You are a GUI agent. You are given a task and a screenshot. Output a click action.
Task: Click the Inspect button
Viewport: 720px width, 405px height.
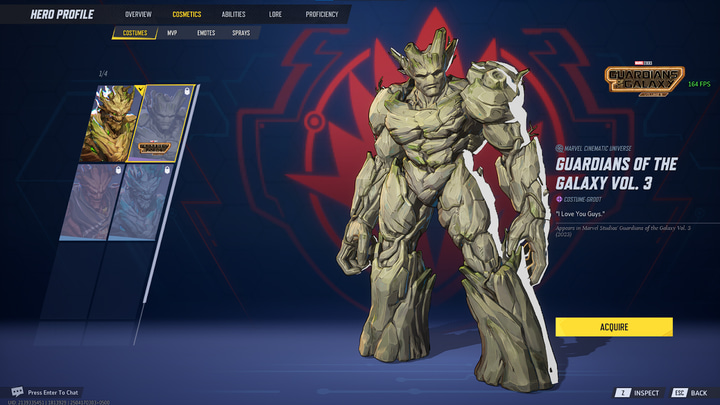(638, 393)
